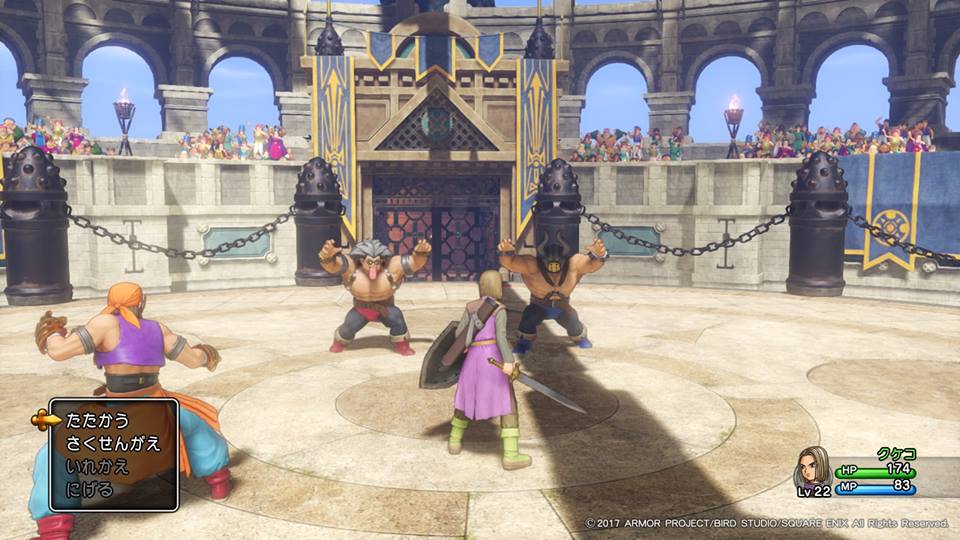Pick the いれかえ (Swap) command

click(x=95, y=467)
